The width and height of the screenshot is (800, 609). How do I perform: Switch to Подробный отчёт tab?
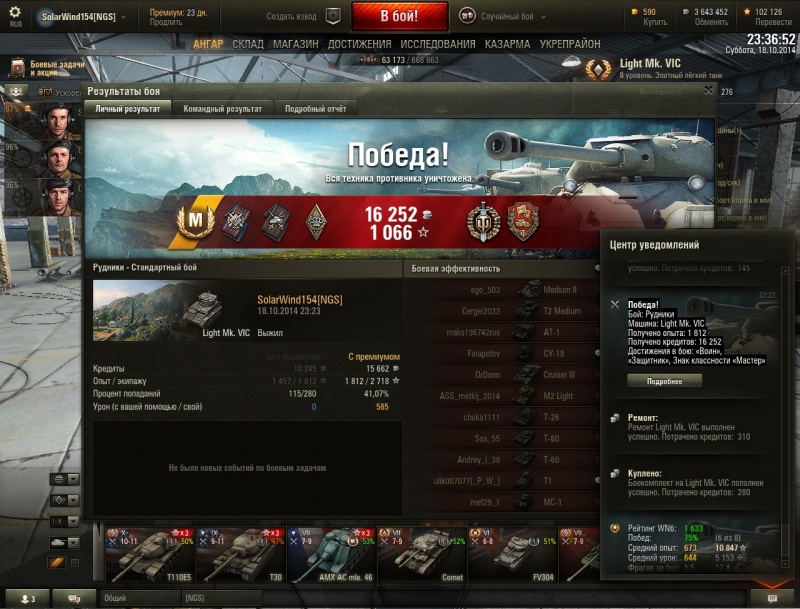316,109
